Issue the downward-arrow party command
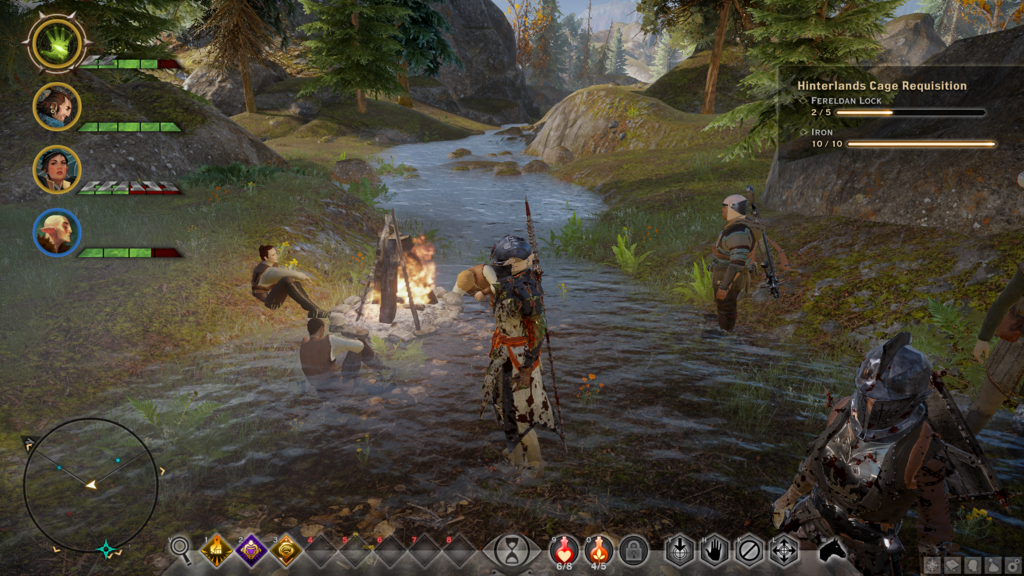This screenshot has height=576, width=1024. pyautogui.click(x=680, y=549)
